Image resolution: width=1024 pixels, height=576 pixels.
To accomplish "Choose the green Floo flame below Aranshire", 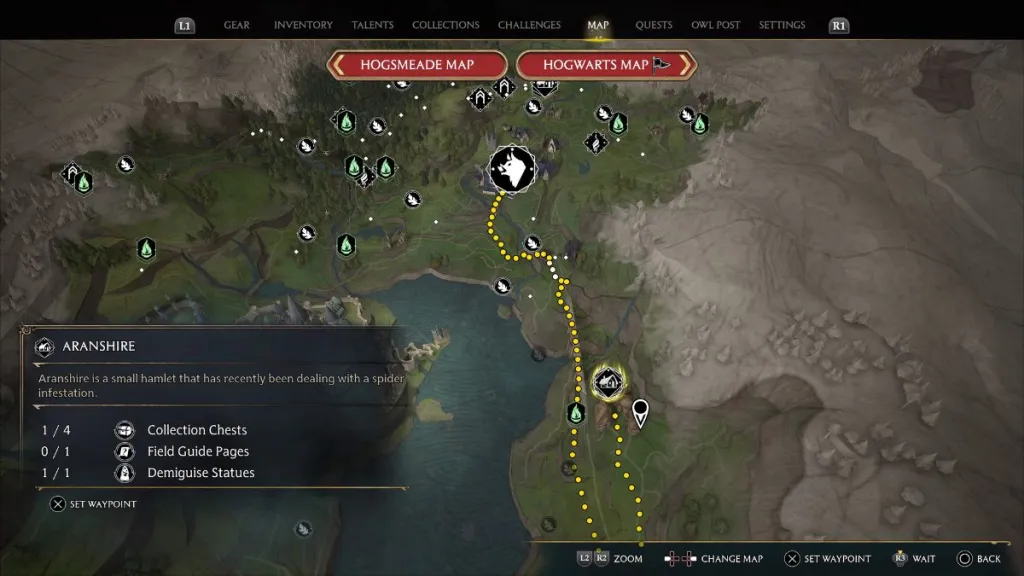I will (x=575, y=412).
